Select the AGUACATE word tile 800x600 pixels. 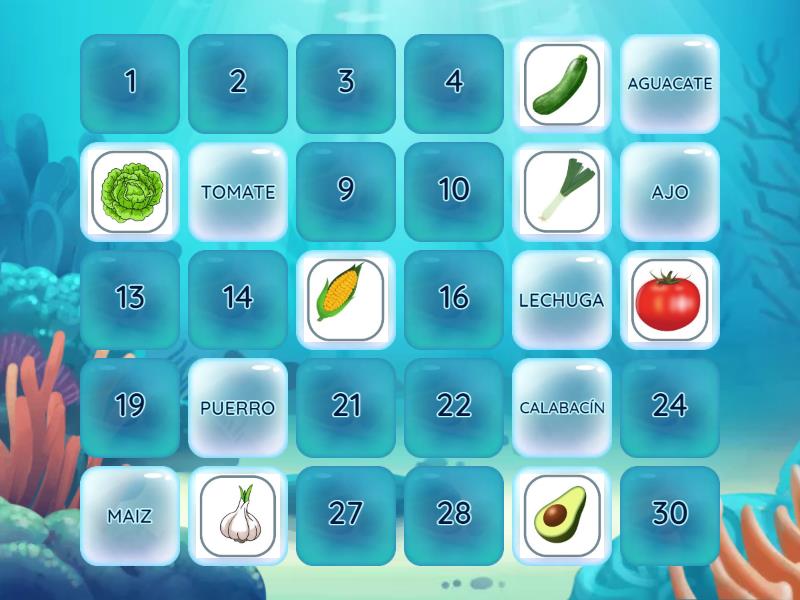tap(670, 83)
